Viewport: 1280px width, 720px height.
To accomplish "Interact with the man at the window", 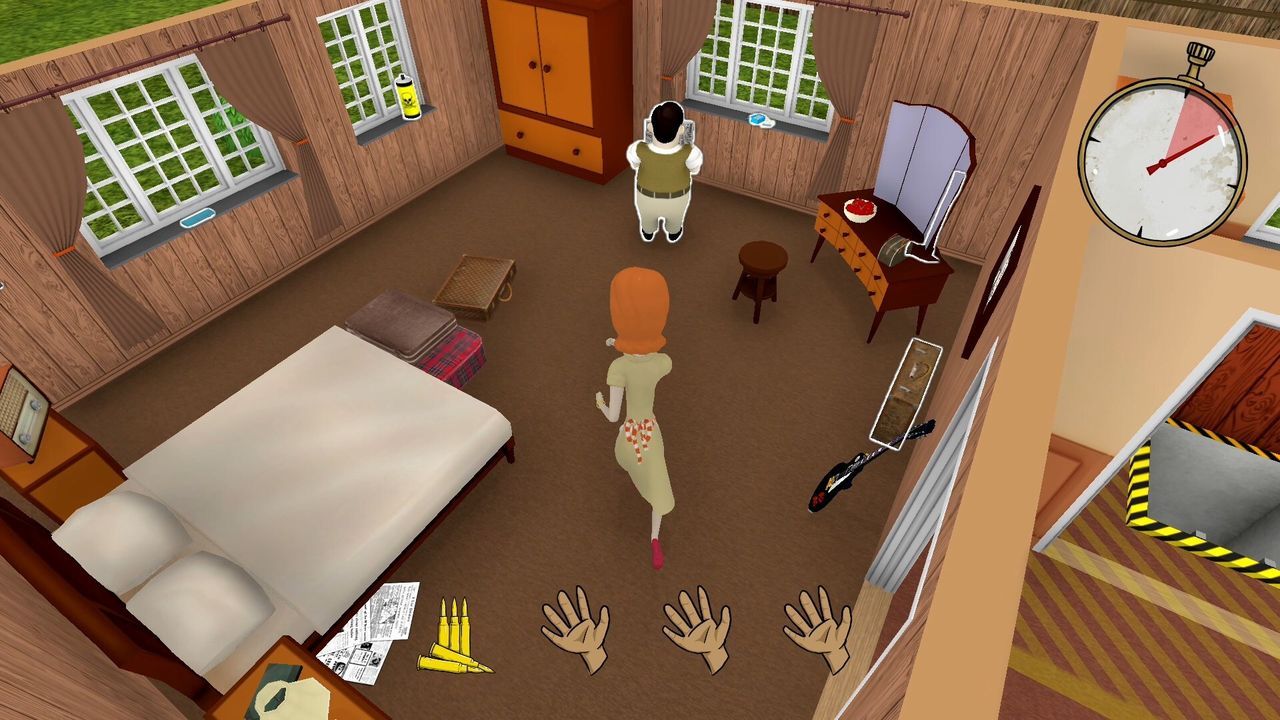I will pyautogui.click(x=663, y=170).
